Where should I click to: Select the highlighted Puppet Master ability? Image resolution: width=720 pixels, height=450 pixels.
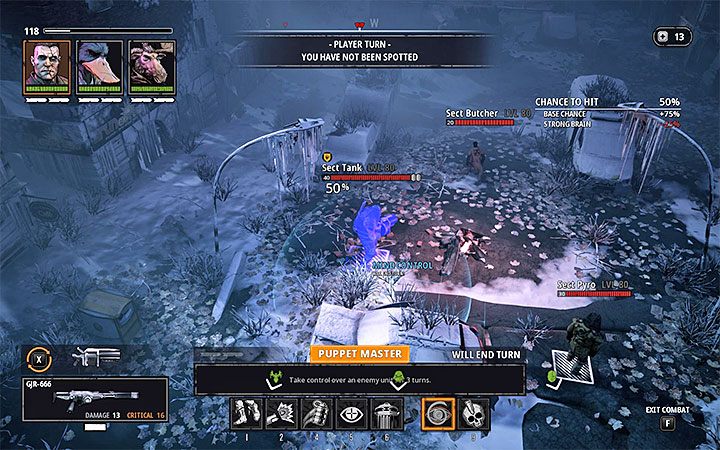point(439,413)
